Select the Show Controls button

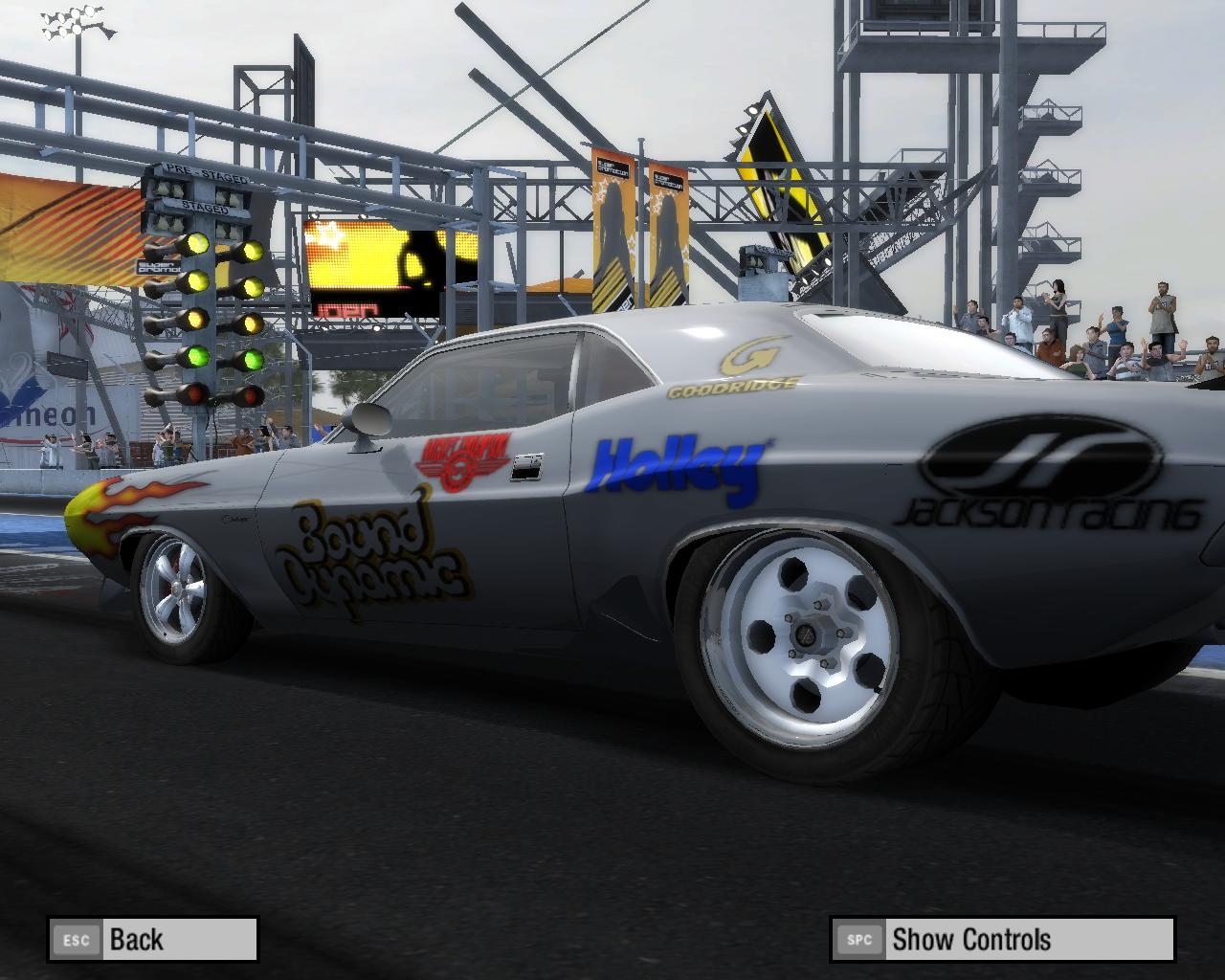(1002, 939)
